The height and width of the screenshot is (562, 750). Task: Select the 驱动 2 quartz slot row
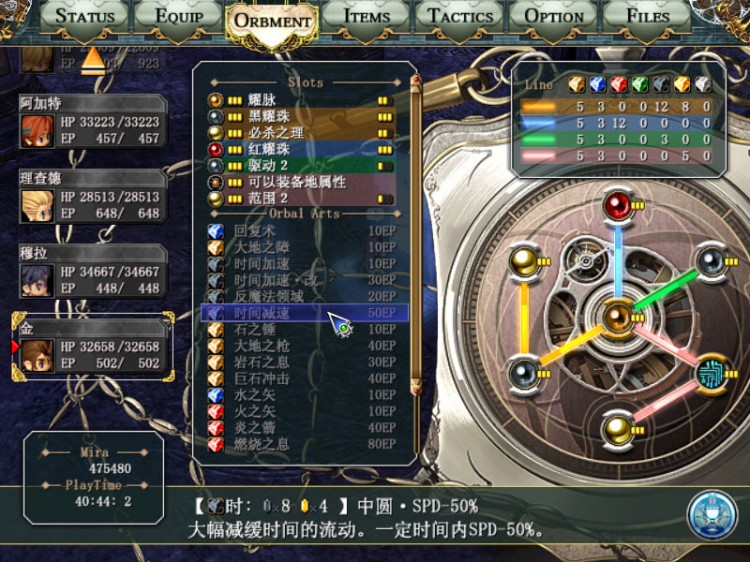300,165
